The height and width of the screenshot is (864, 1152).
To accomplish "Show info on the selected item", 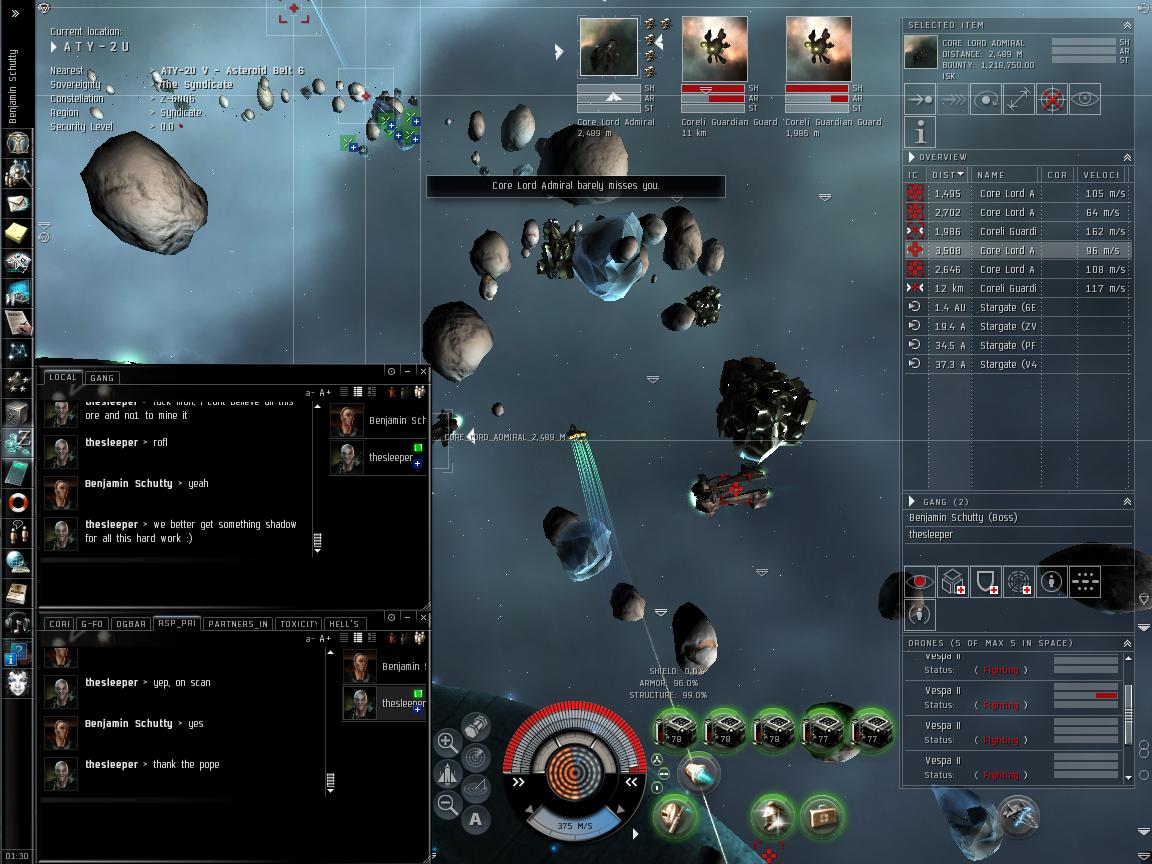I will pos(920,132).
